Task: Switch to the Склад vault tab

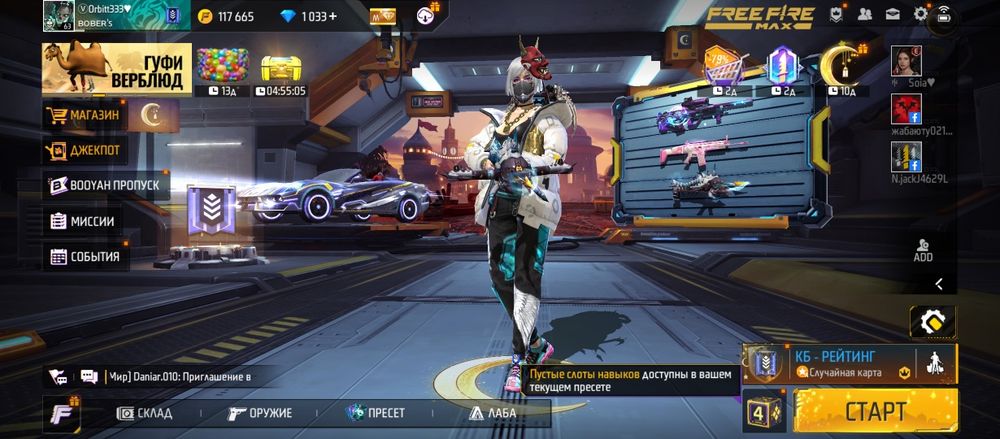Action: coord(145,413)
